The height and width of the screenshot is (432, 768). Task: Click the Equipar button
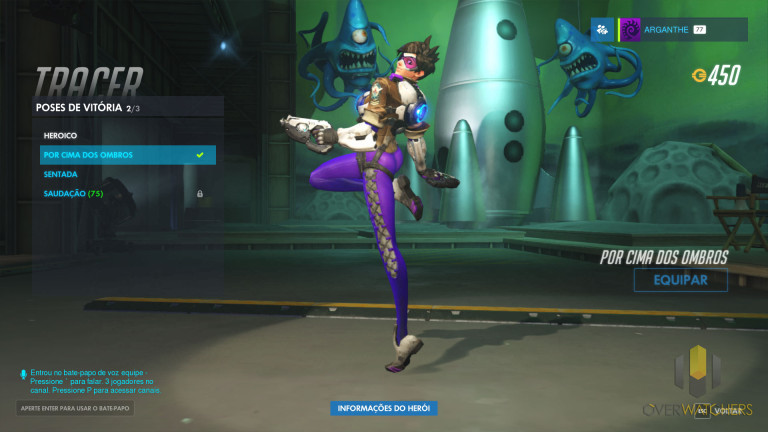[680, 280]
